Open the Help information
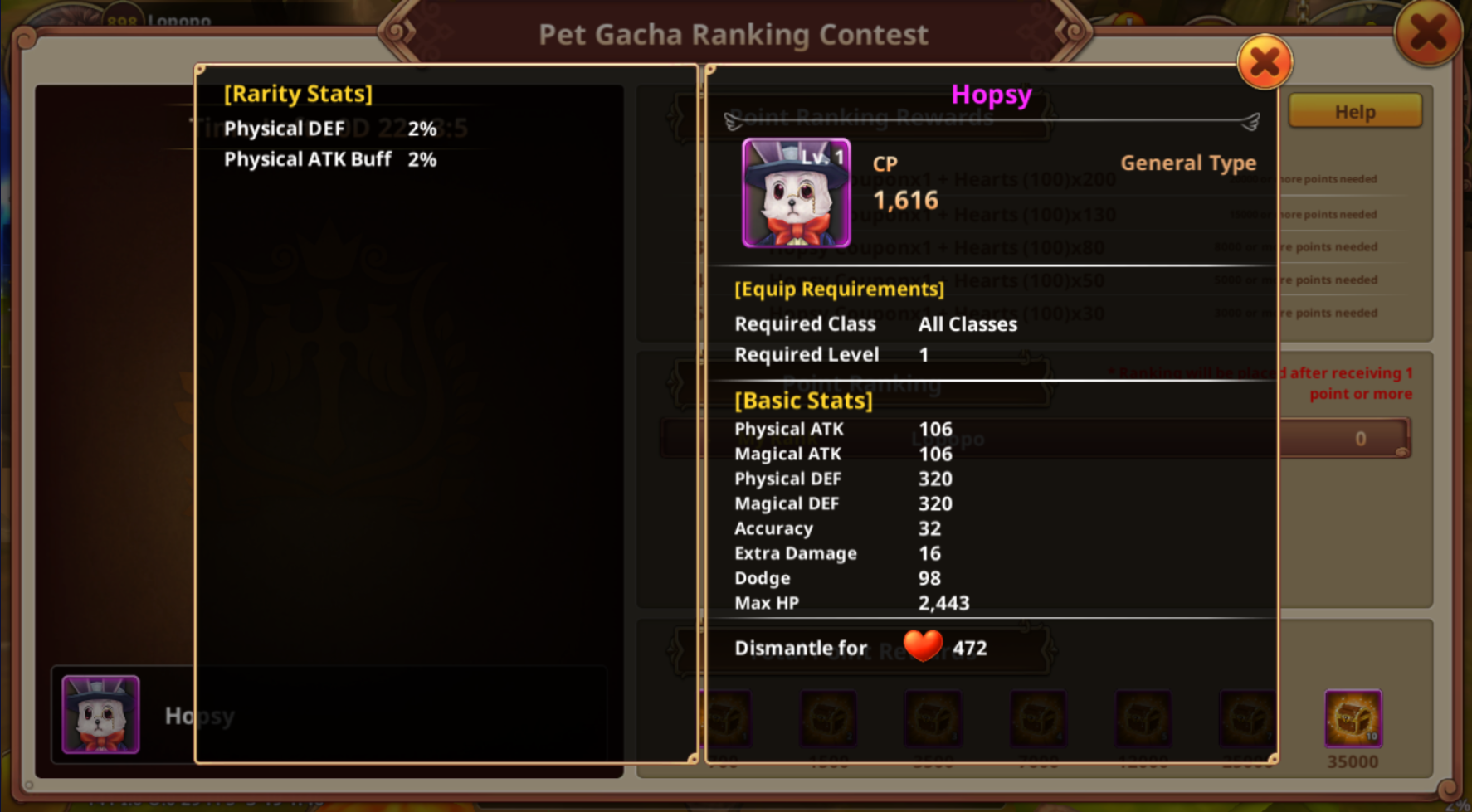Screen dimensions: 1472x812 point(1354,111)
